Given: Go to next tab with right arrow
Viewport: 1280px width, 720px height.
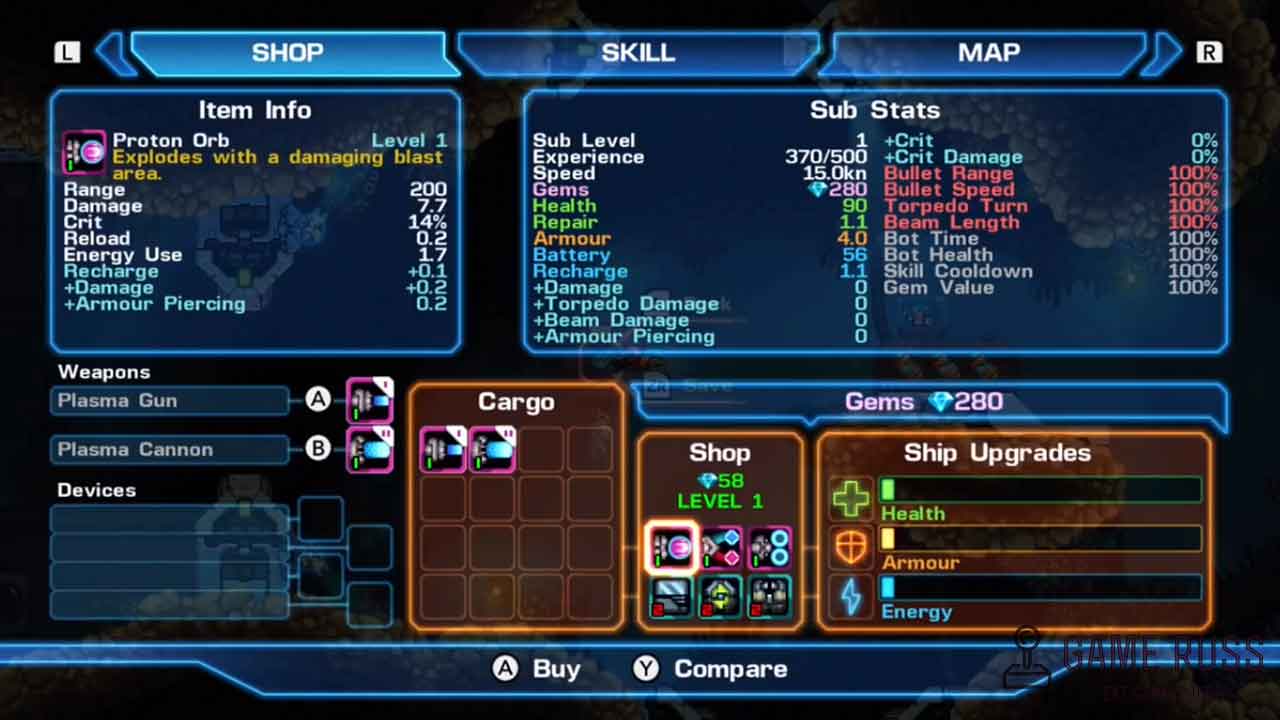Looking at the screenshot, I should click(1165, 53).
